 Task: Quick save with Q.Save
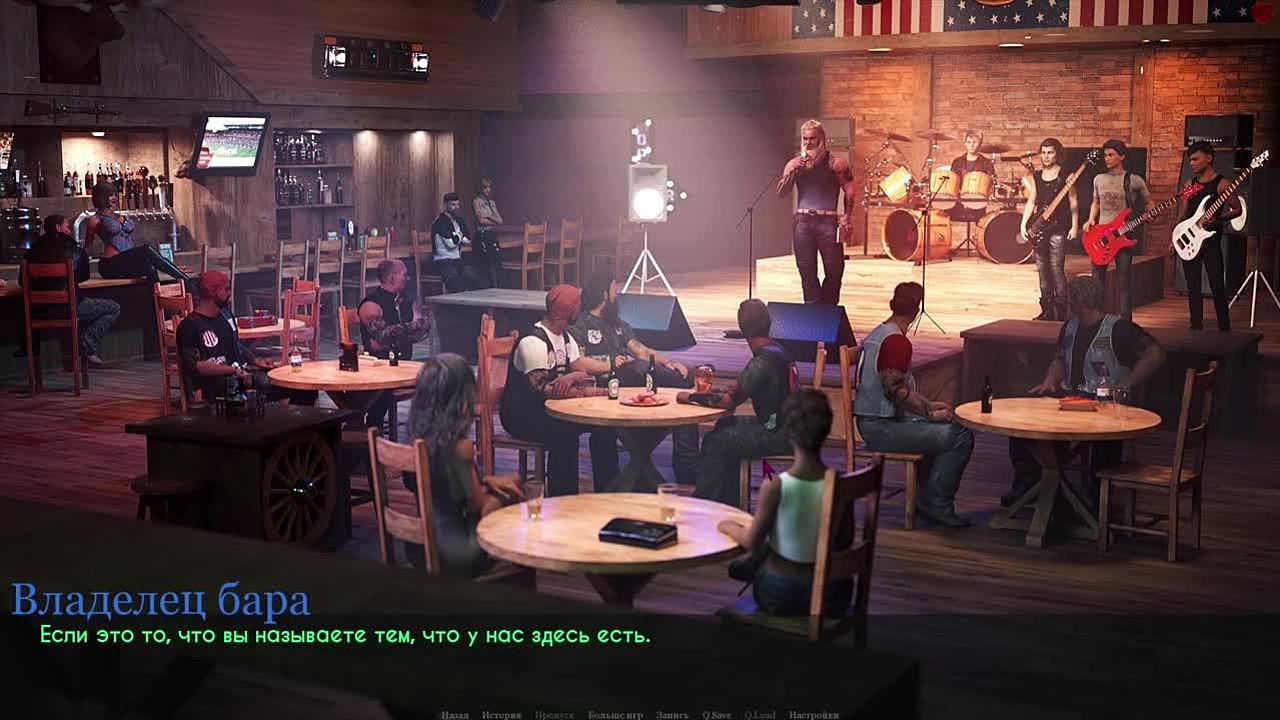716,715
